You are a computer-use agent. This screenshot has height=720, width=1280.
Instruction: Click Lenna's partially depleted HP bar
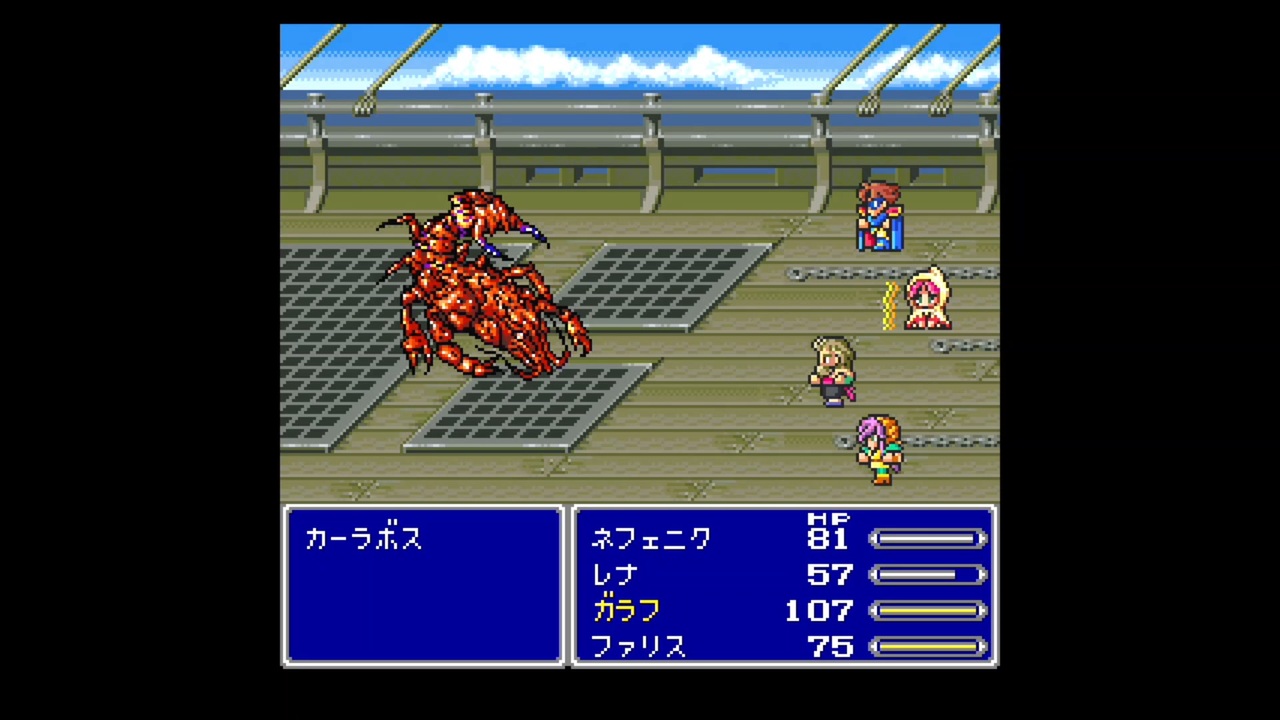tap(928, 575)
